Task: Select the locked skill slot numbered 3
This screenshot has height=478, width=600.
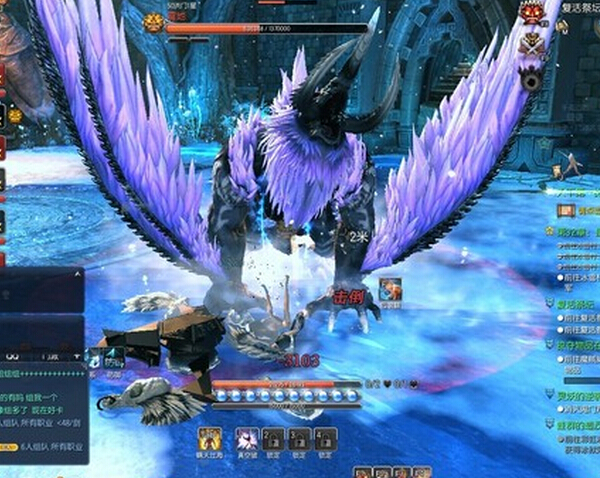Action: (299, 438)
